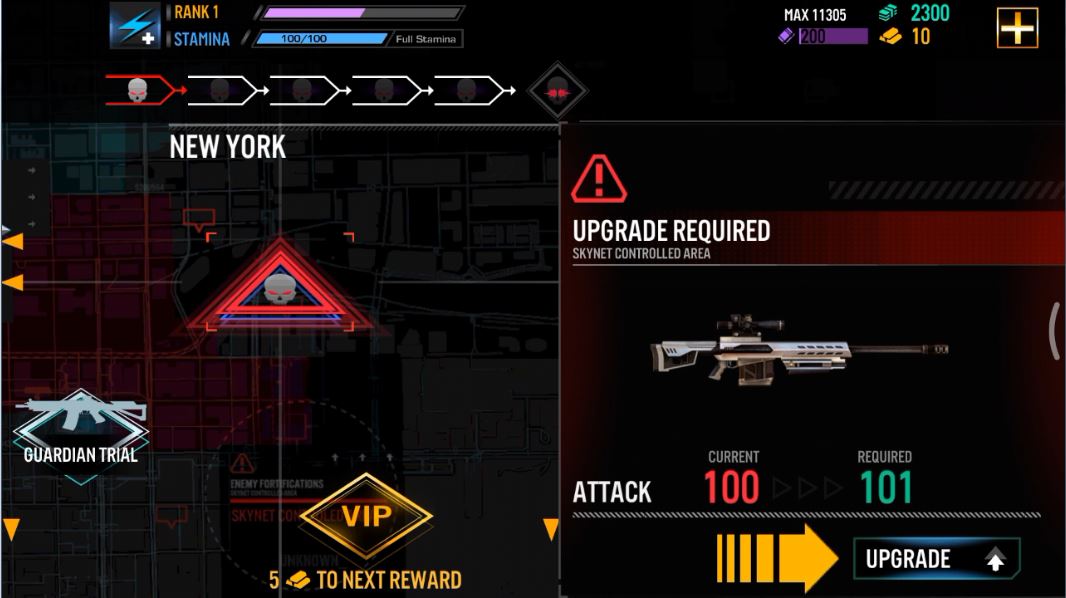Select the red skull mission triangle

click(x=279, y=291)
